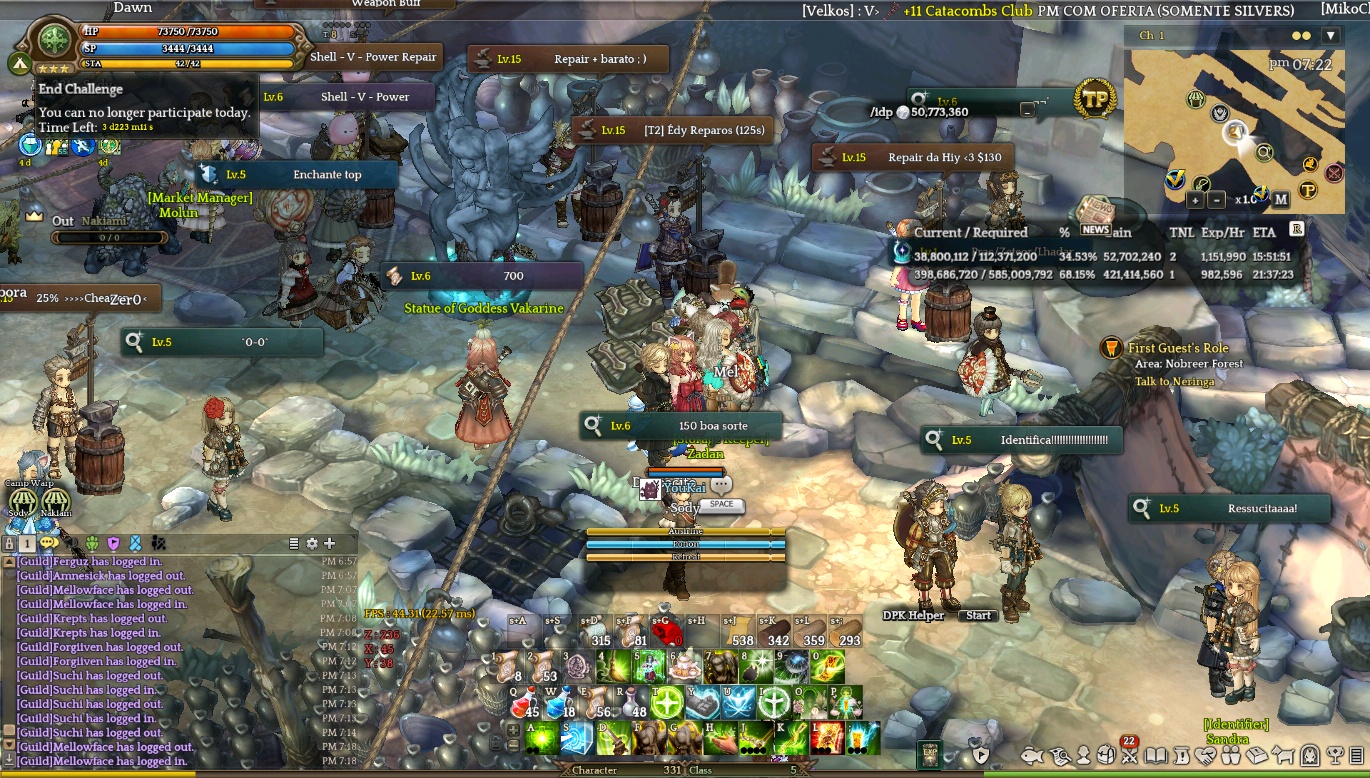Start the DPK Helper

point(978,615)
